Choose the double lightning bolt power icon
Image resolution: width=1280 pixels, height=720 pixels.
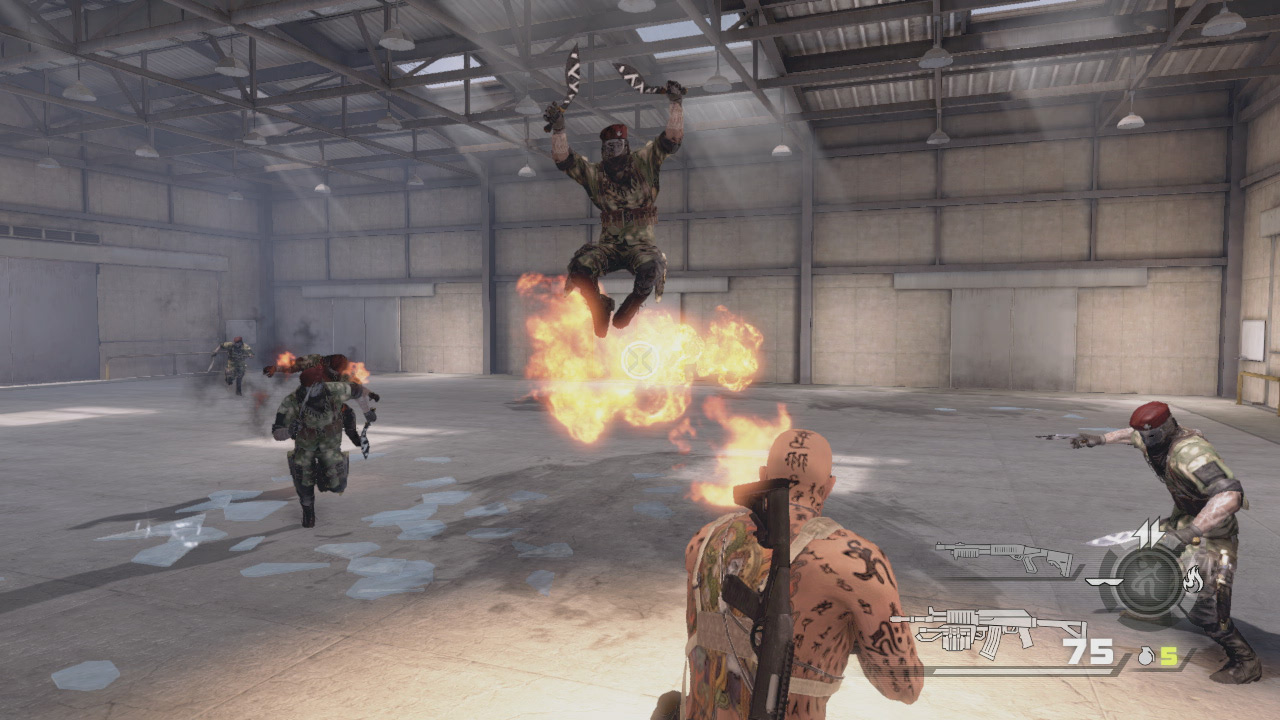[1149, 533]
